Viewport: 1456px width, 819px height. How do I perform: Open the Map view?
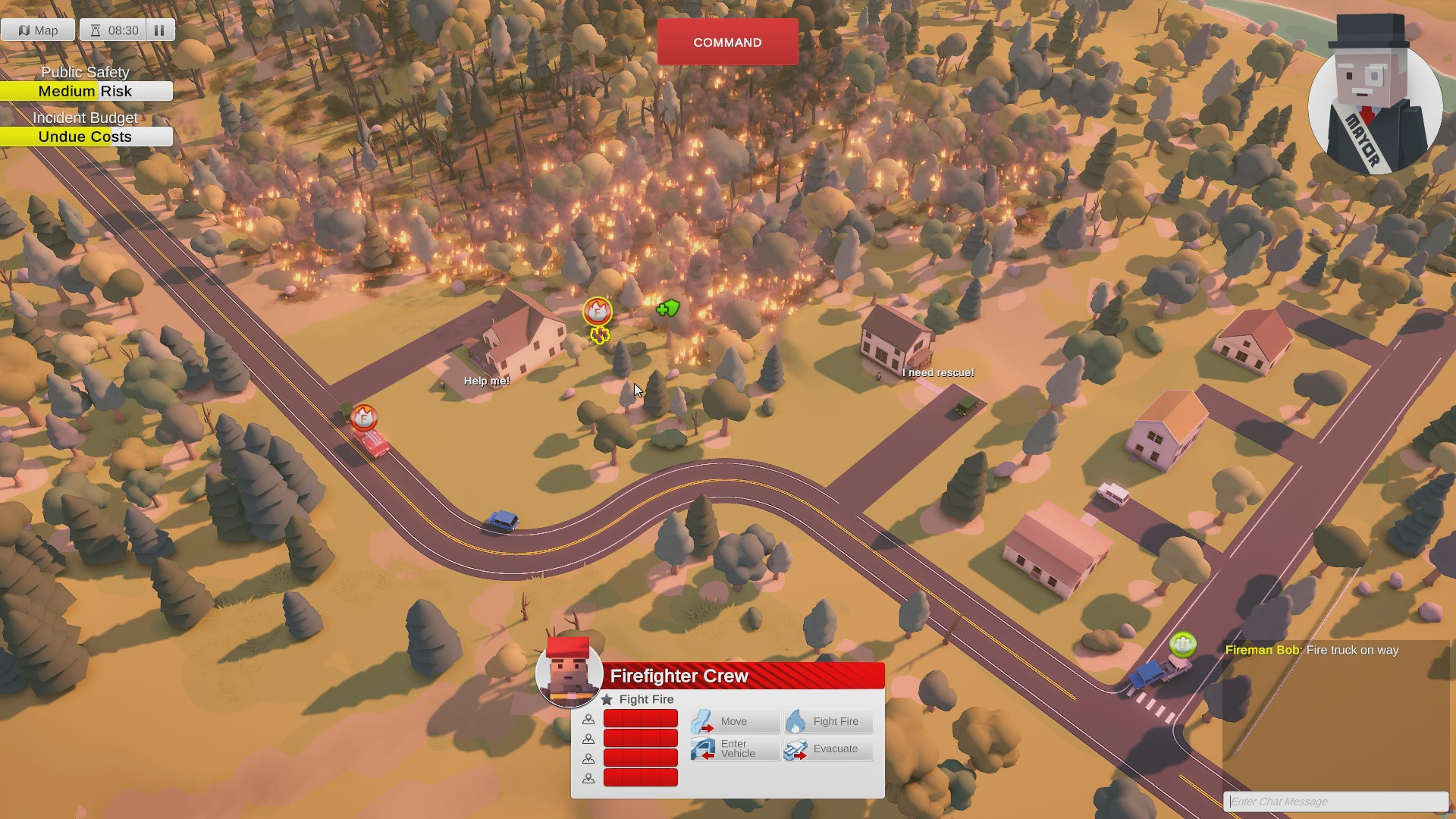tap(38, 30)
